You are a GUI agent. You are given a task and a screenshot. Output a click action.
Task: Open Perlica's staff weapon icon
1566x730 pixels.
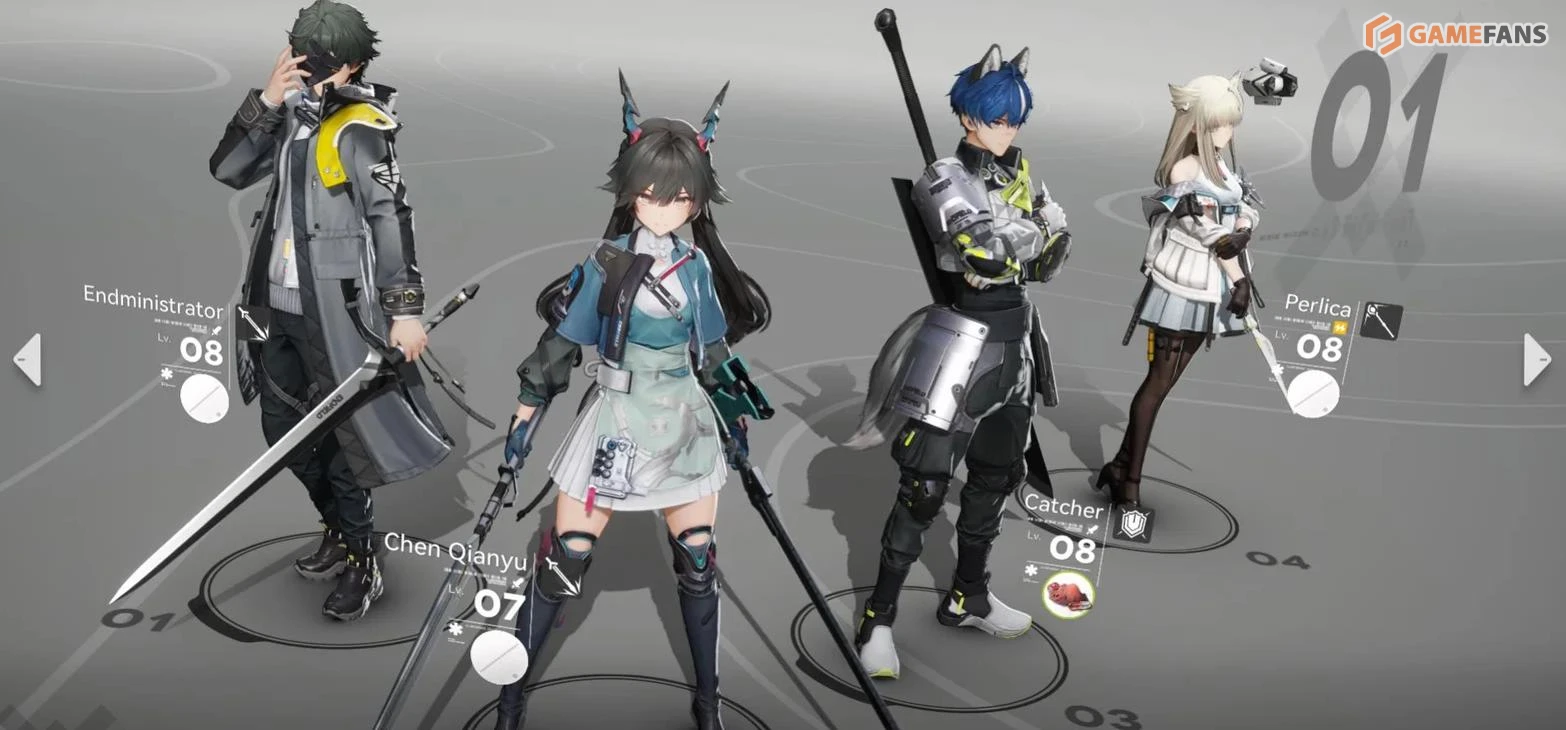1381,321
